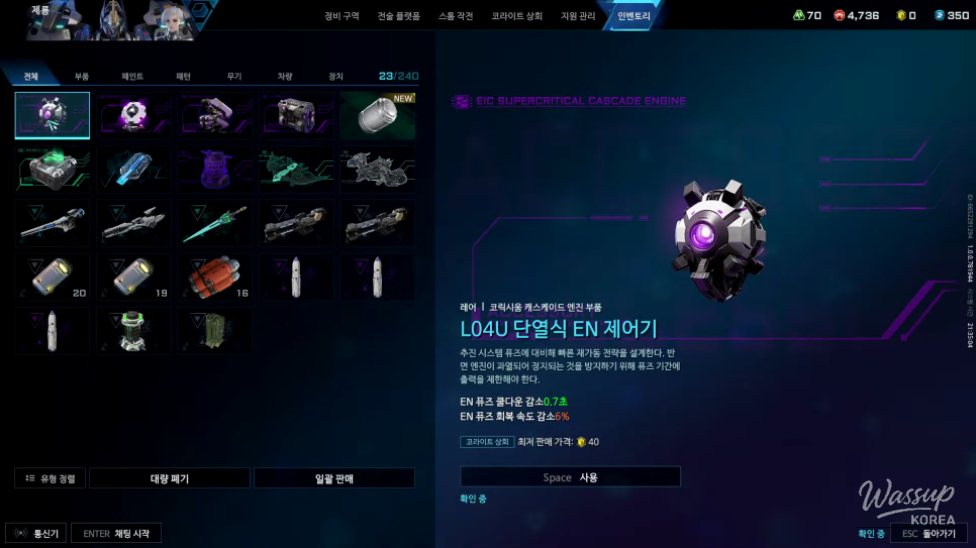This screenshot has width=976, height=548.
Task: Open the 코라이트 상회 shop
Action: coord(517,17)
